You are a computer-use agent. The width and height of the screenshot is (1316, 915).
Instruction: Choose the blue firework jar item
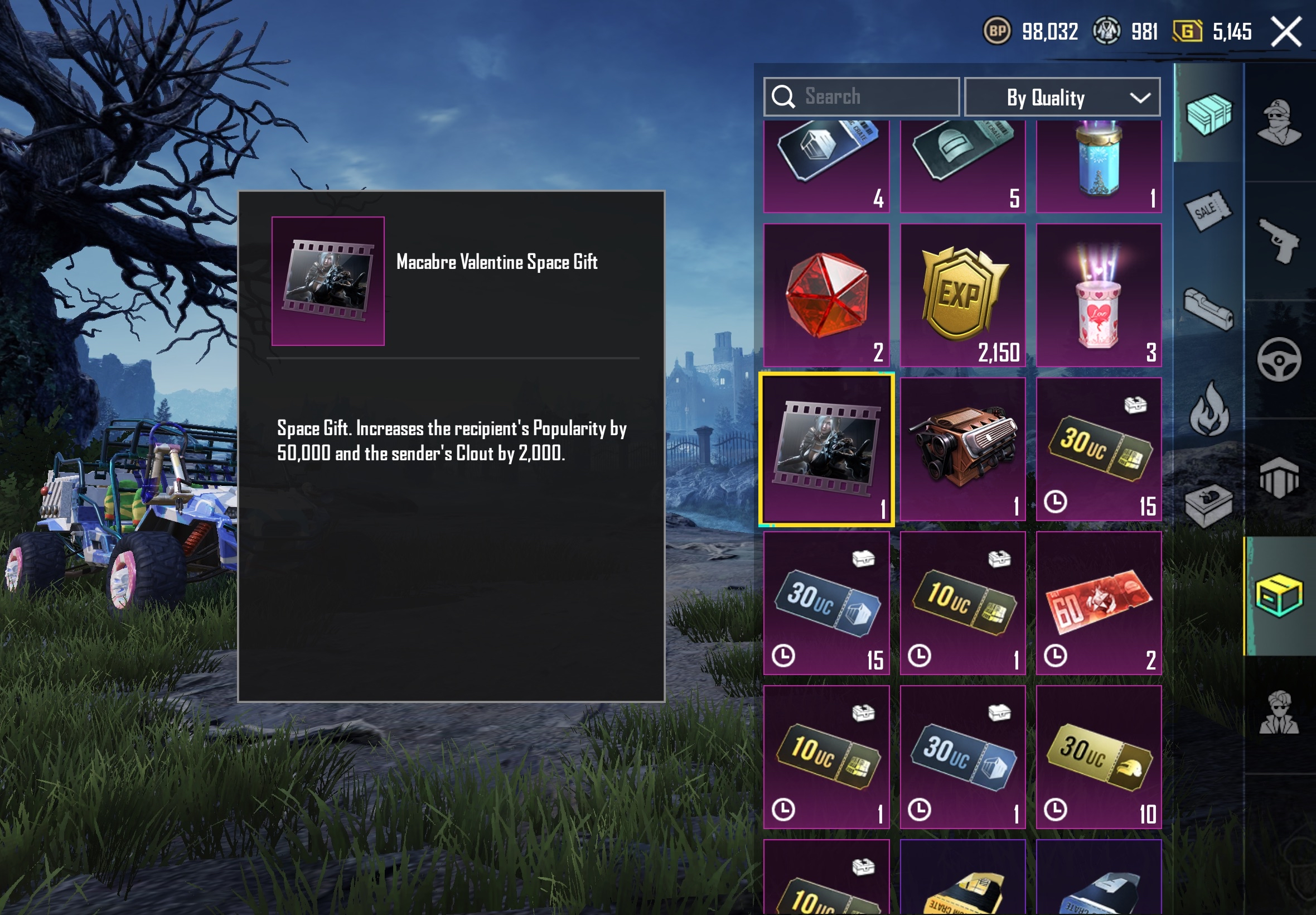(x=1099, y=165)
